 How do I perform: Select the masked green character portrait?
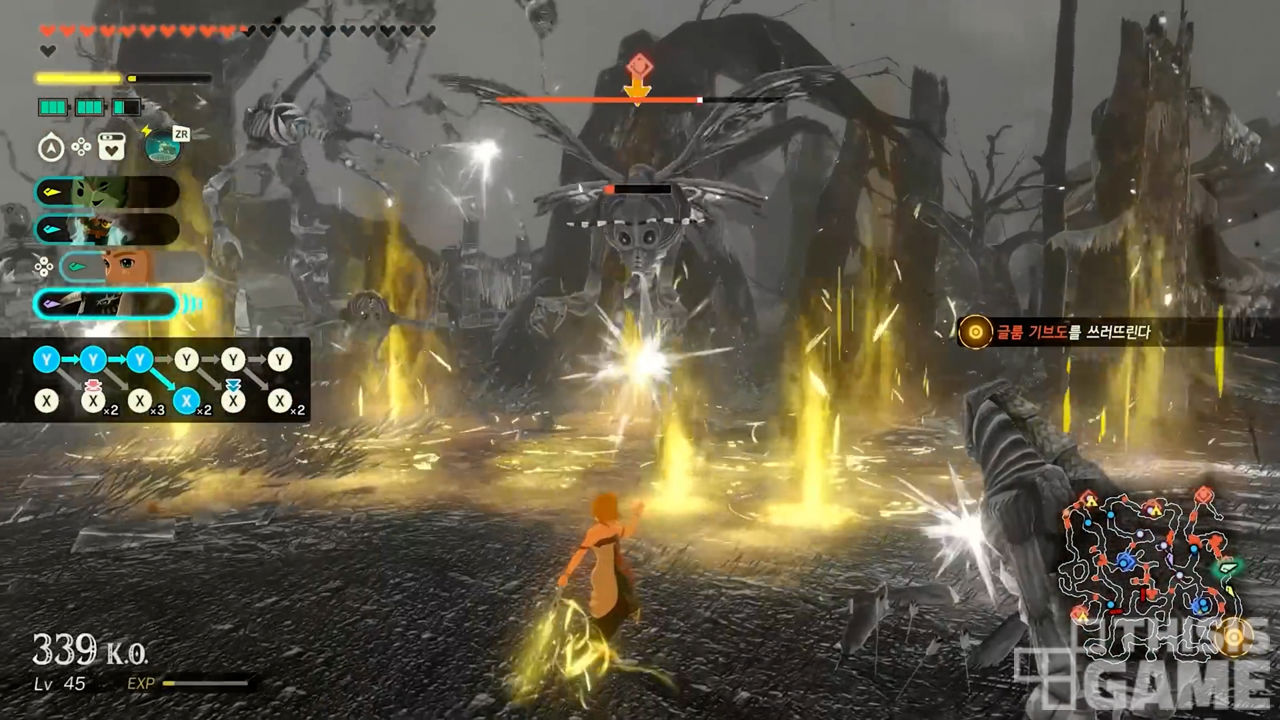107,191
